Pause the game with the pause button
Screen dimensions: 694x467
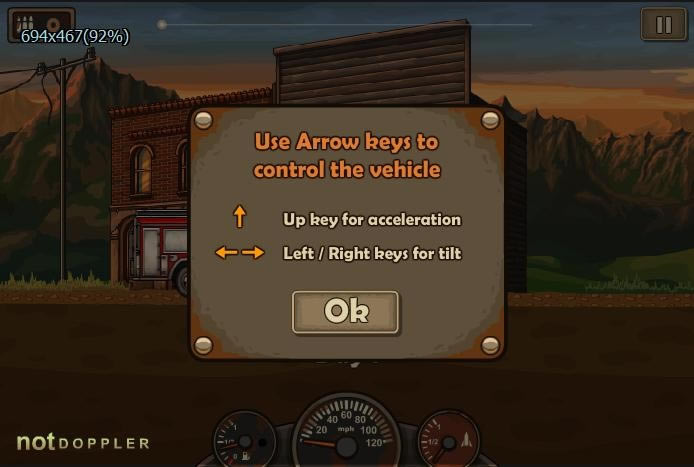click(x=664, y=25)
